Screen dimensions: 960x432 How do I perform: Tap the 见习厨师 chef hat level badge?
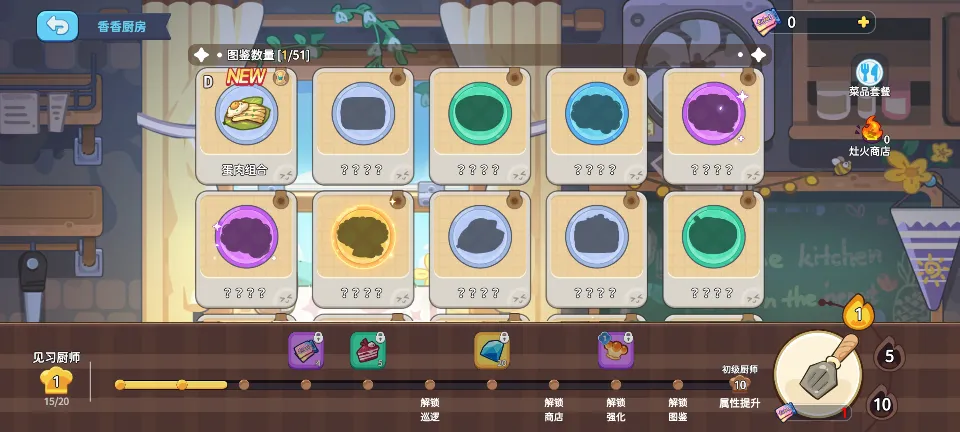point(56,380)
